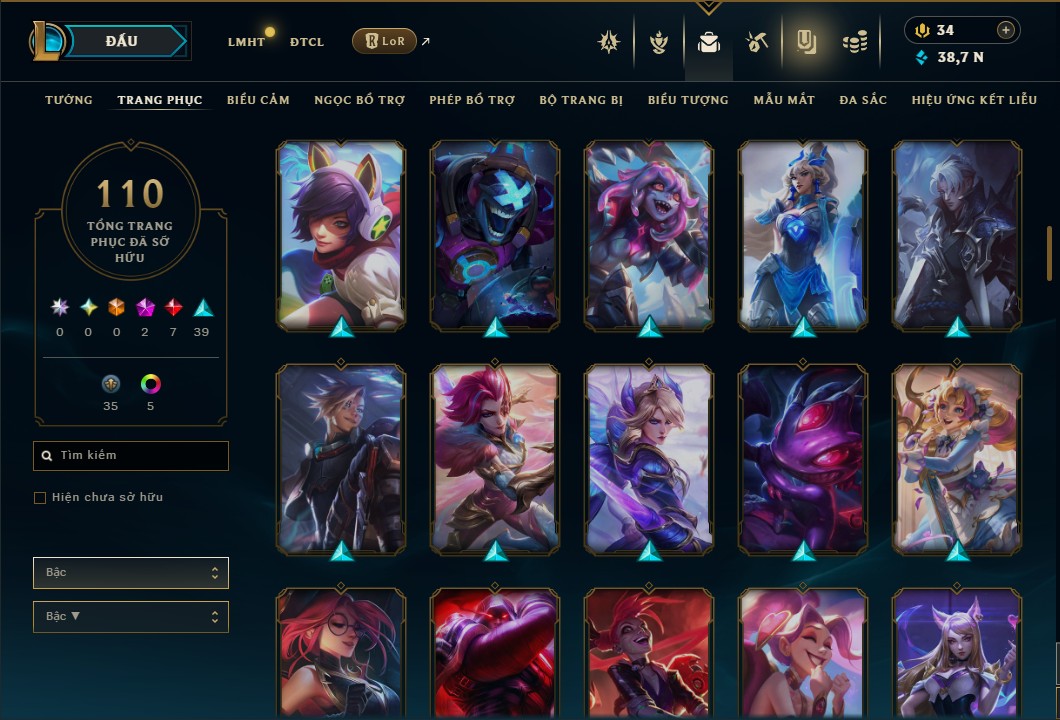
Task: Open the BIỂU TƯỢNG tab
Action: pyautogui.click(x=688, y=100)
